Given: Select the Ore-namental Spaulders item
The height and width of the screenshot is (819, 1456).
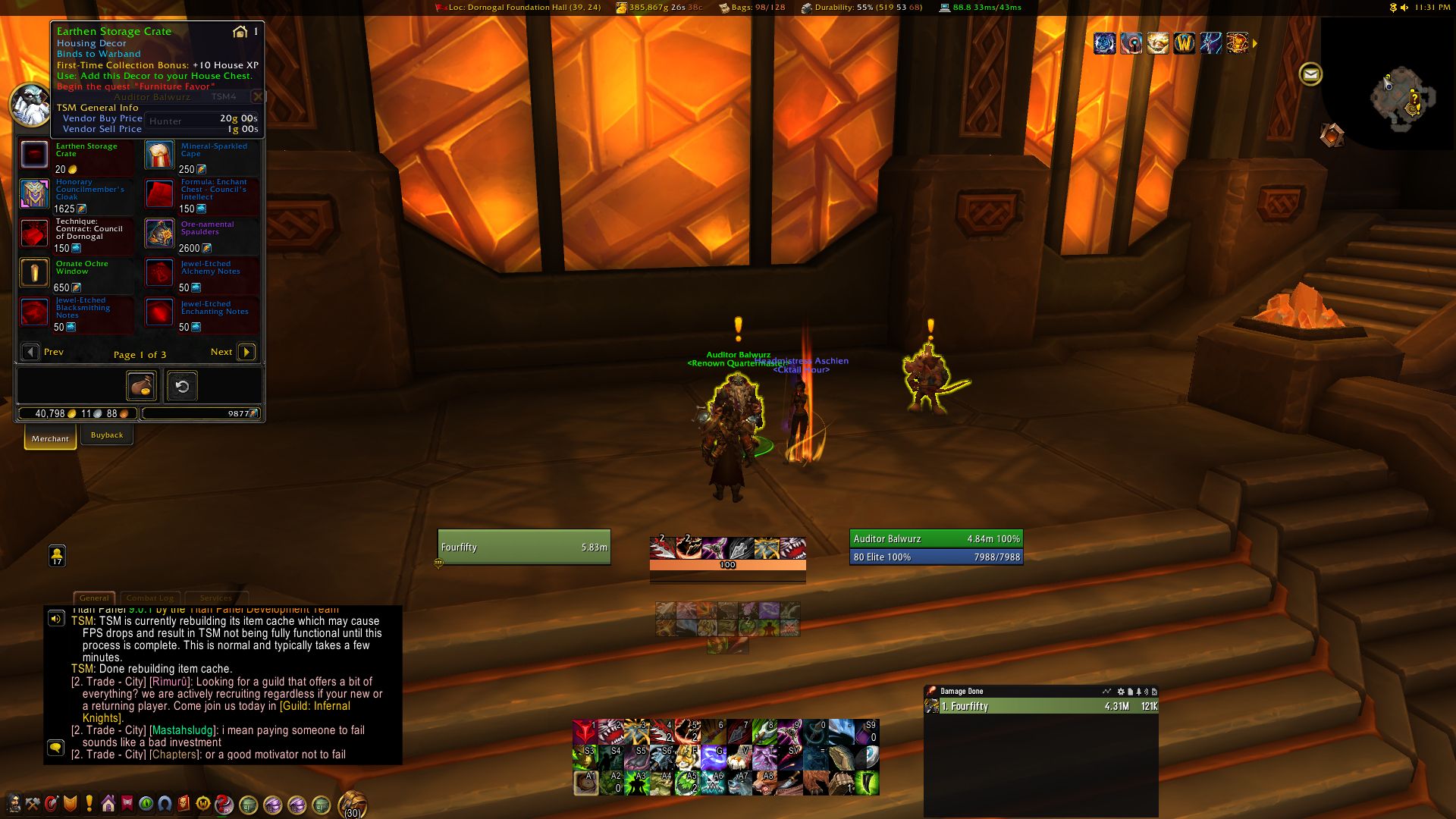Looking at the screenshot, I should tap(160, 234).
